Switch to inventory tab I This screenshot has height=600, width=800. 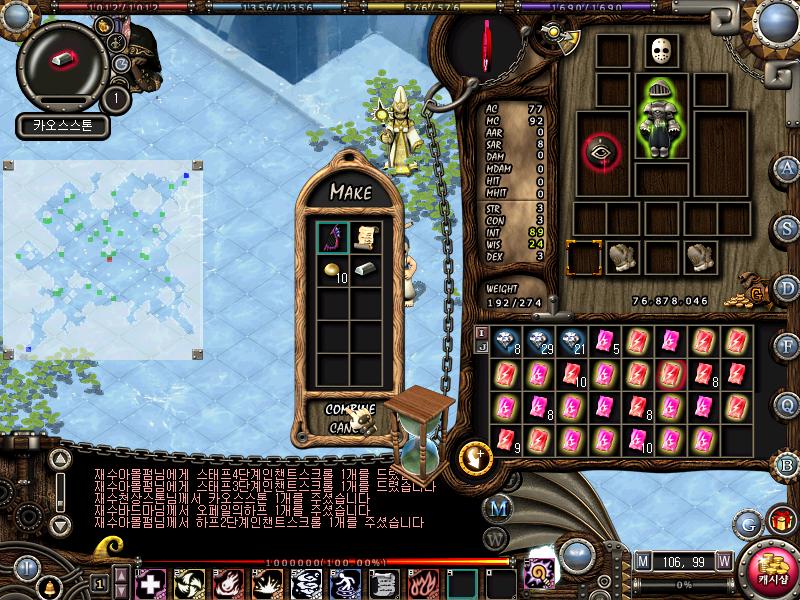481,332
